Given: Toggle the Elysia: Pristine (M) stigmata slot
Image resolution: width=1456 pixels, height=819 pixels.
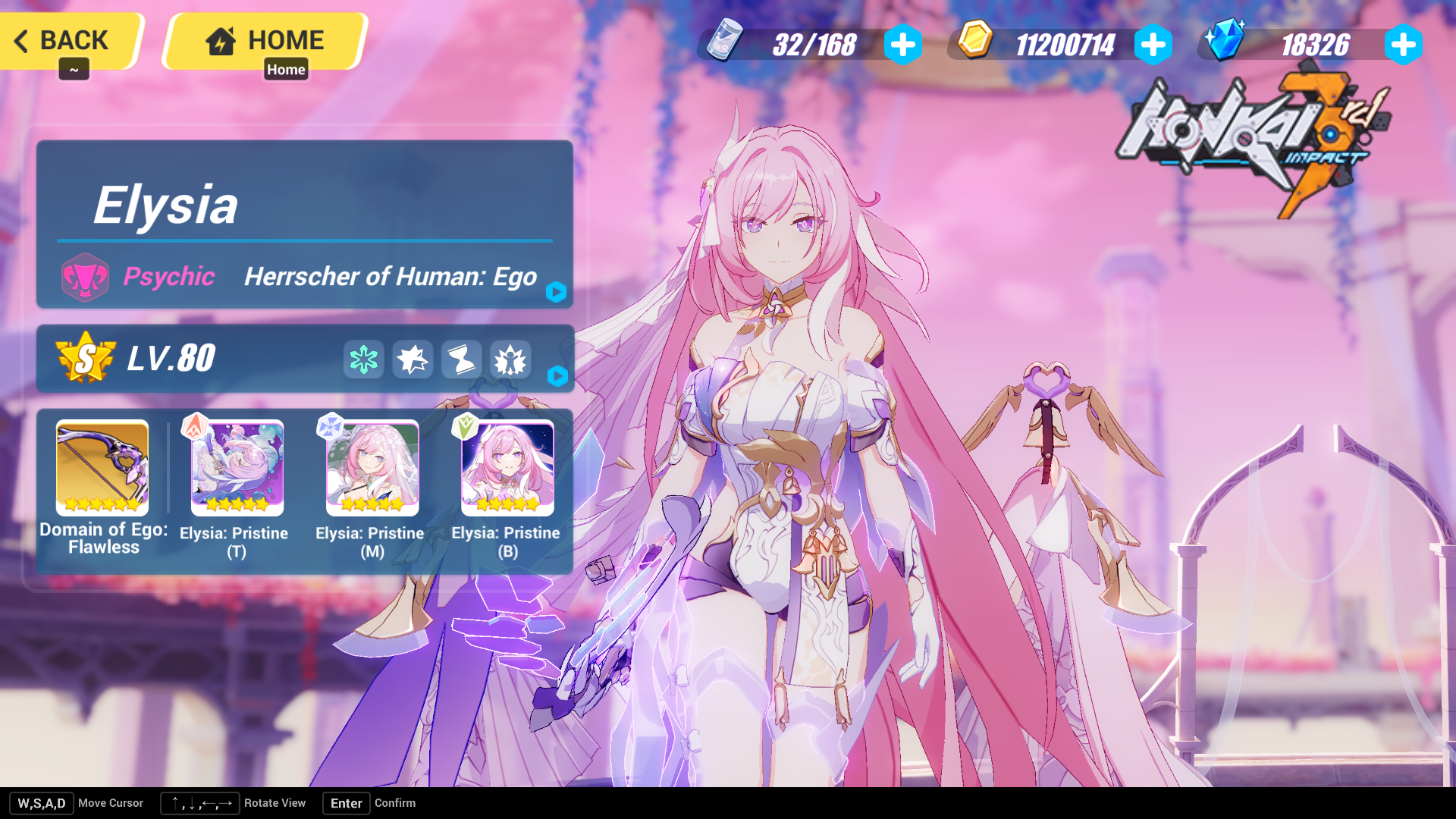Looking at the screenshot, I should tap(372, 467).
